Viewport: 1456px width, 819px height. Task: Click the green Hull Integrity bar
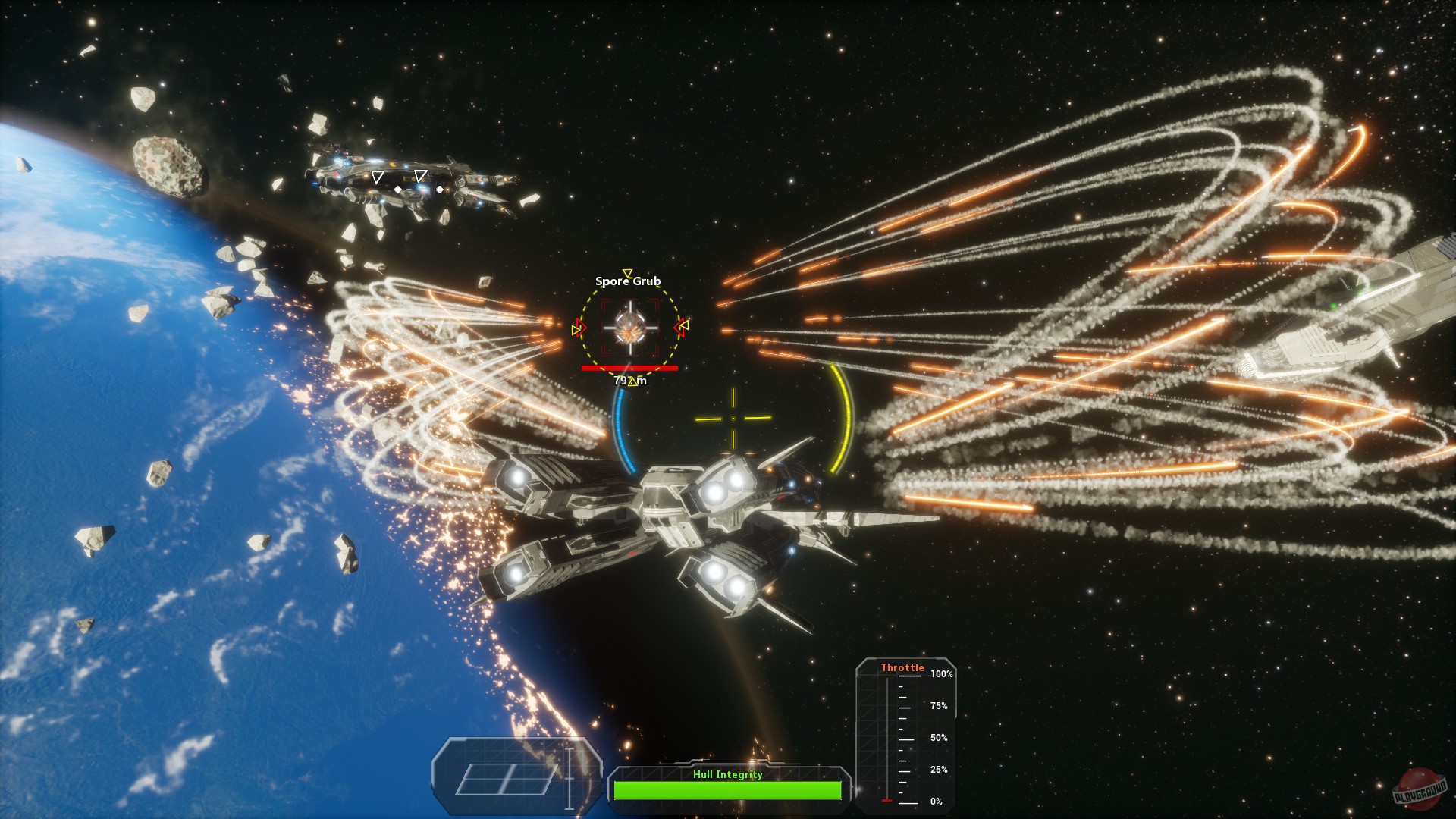tap(728, 789)
